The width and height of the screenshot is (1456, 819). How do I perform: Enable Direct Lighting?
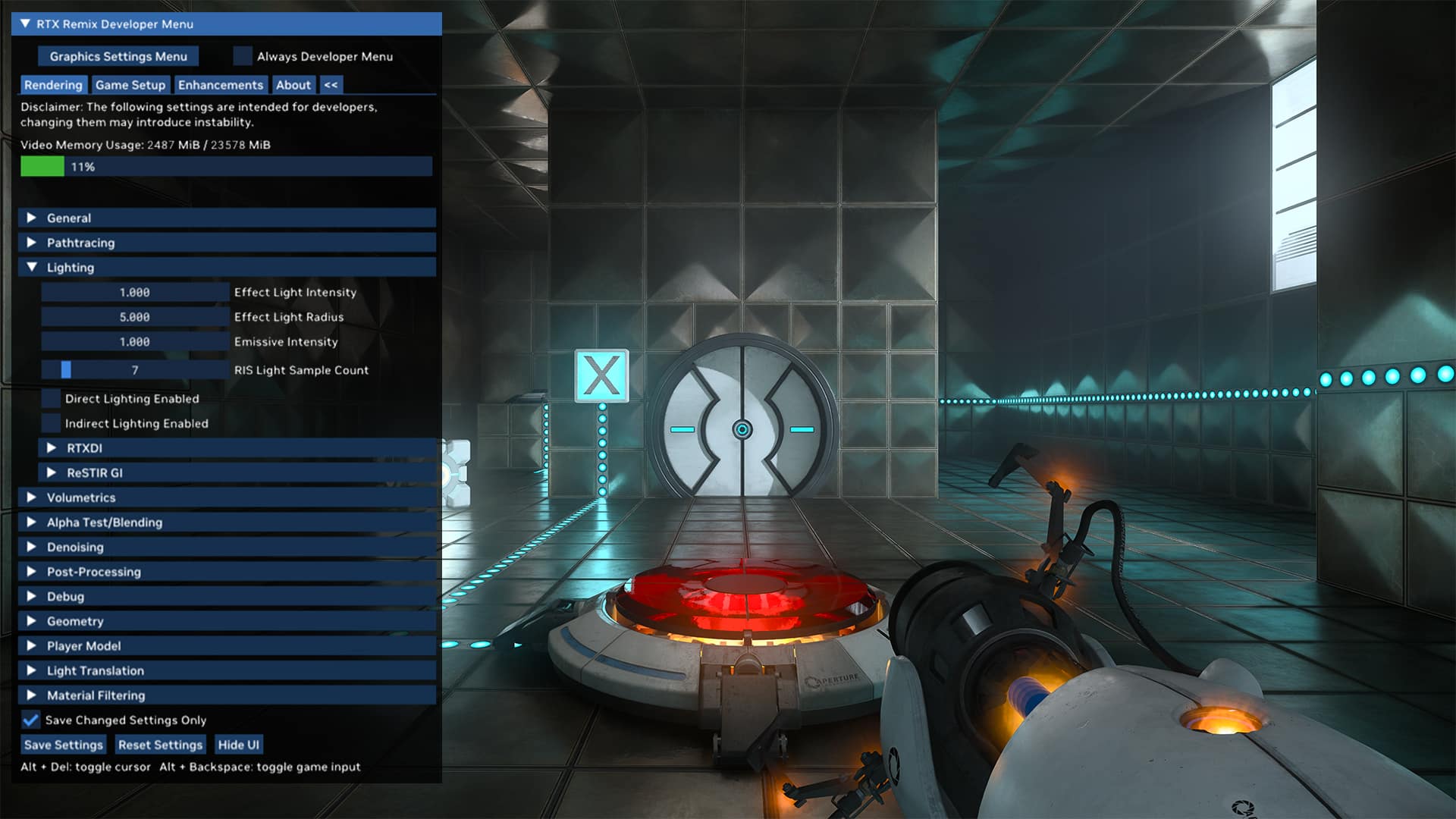pos(52,398)
